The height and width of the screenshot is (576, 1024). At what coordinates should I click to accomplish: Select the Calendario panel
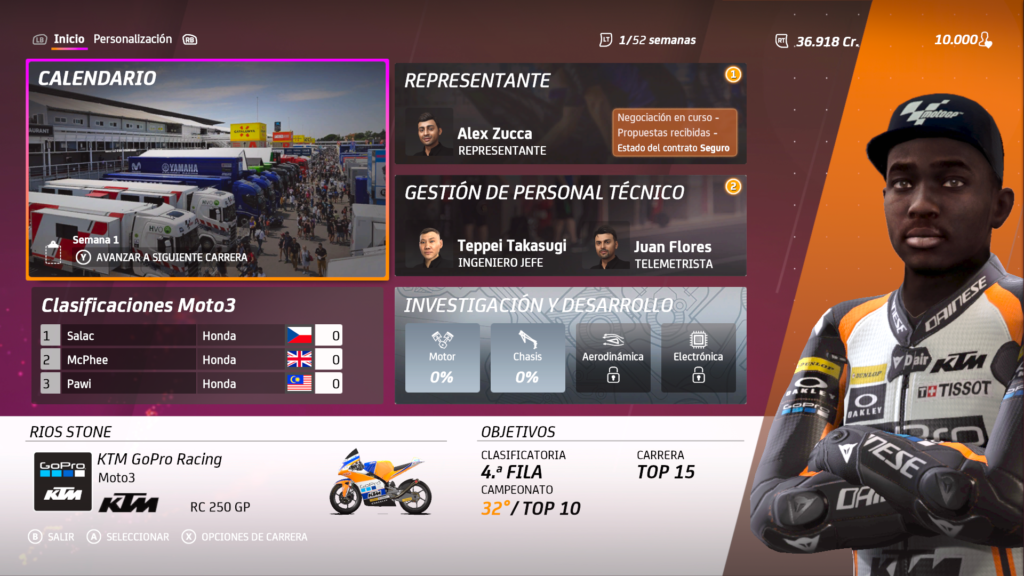[207, 168]
